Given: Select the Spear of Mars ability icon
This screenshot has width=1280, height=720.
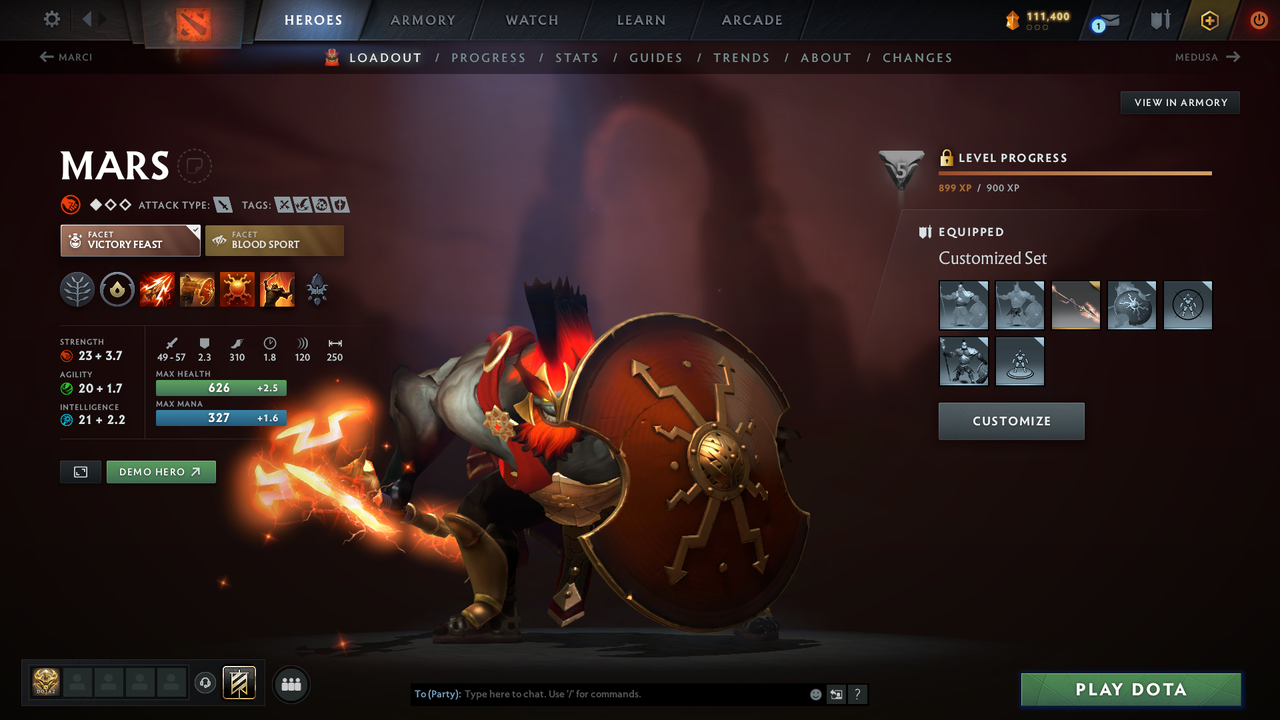Looking at the screenshot, I should click(157, 290).
